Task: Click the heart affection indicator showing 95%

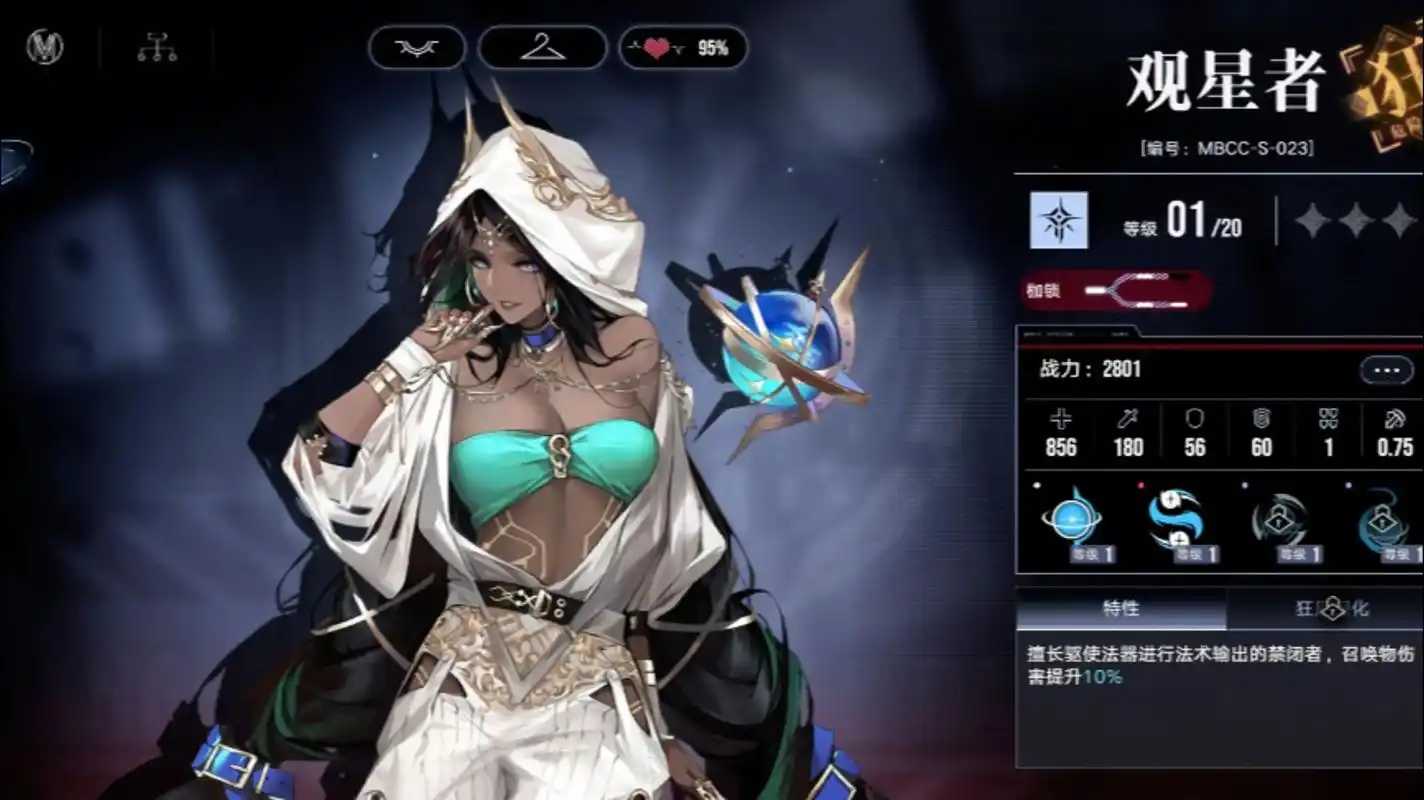Action: click(683, 47)
